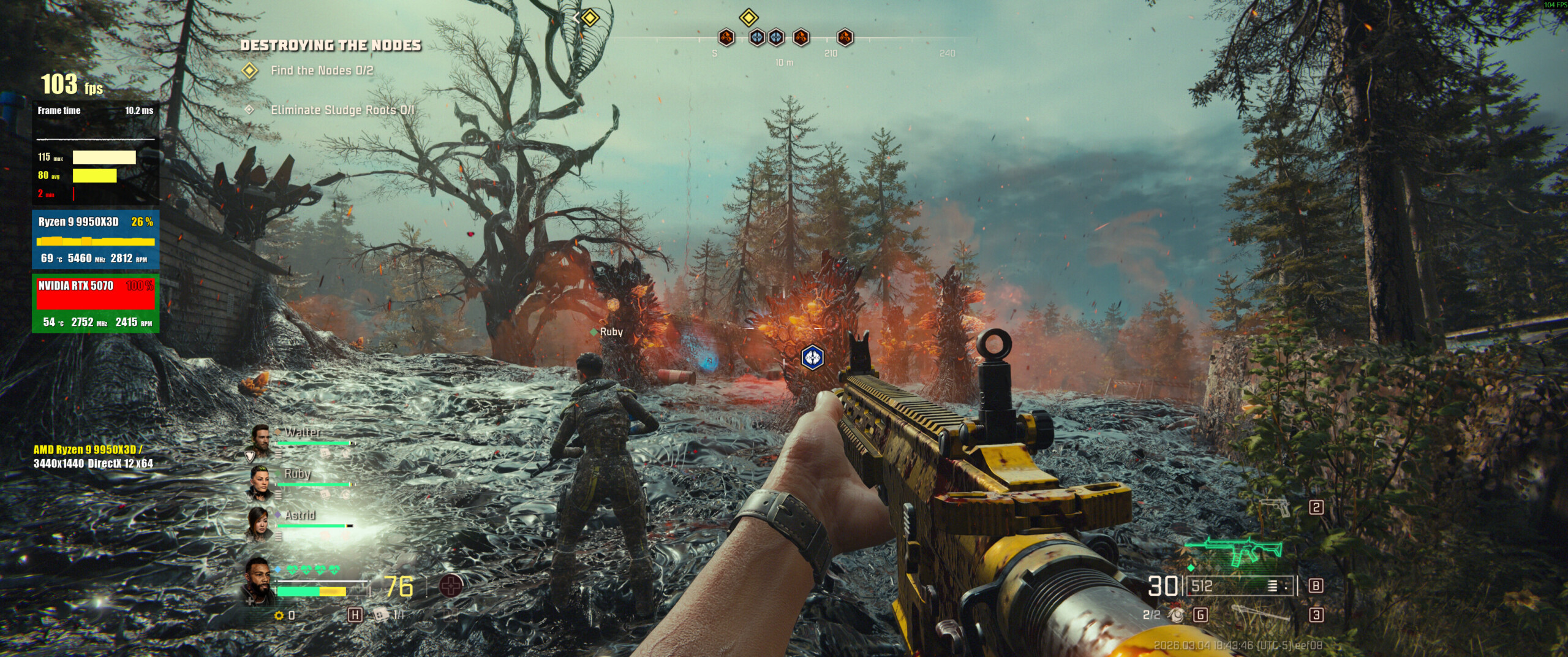
Task: Click the rightmost orange hexagon compass marker
Action: click(x=845, y=37)
